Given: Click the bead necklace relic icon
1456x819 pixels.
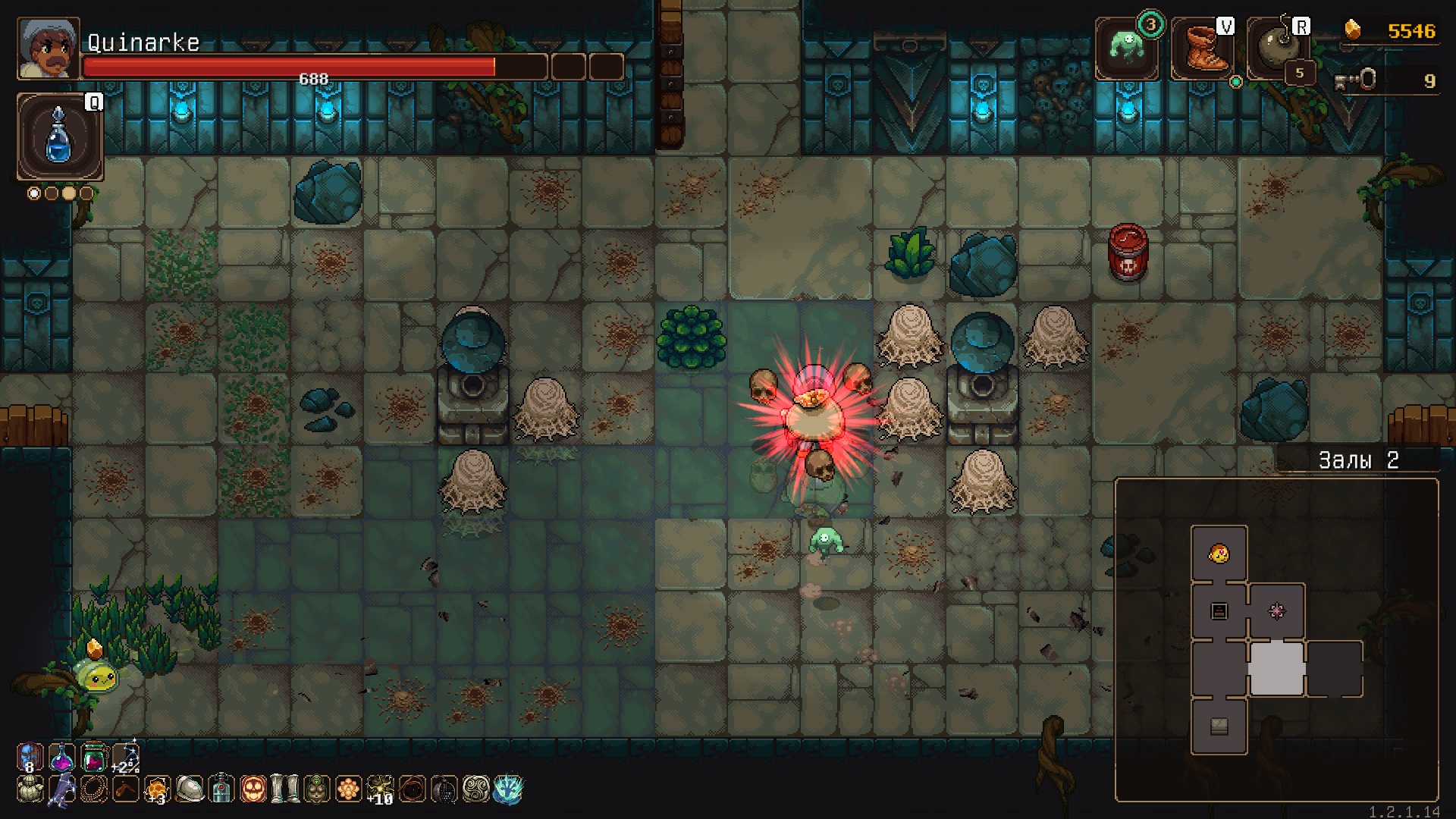Looking at the screenshot, I should 94,789.
